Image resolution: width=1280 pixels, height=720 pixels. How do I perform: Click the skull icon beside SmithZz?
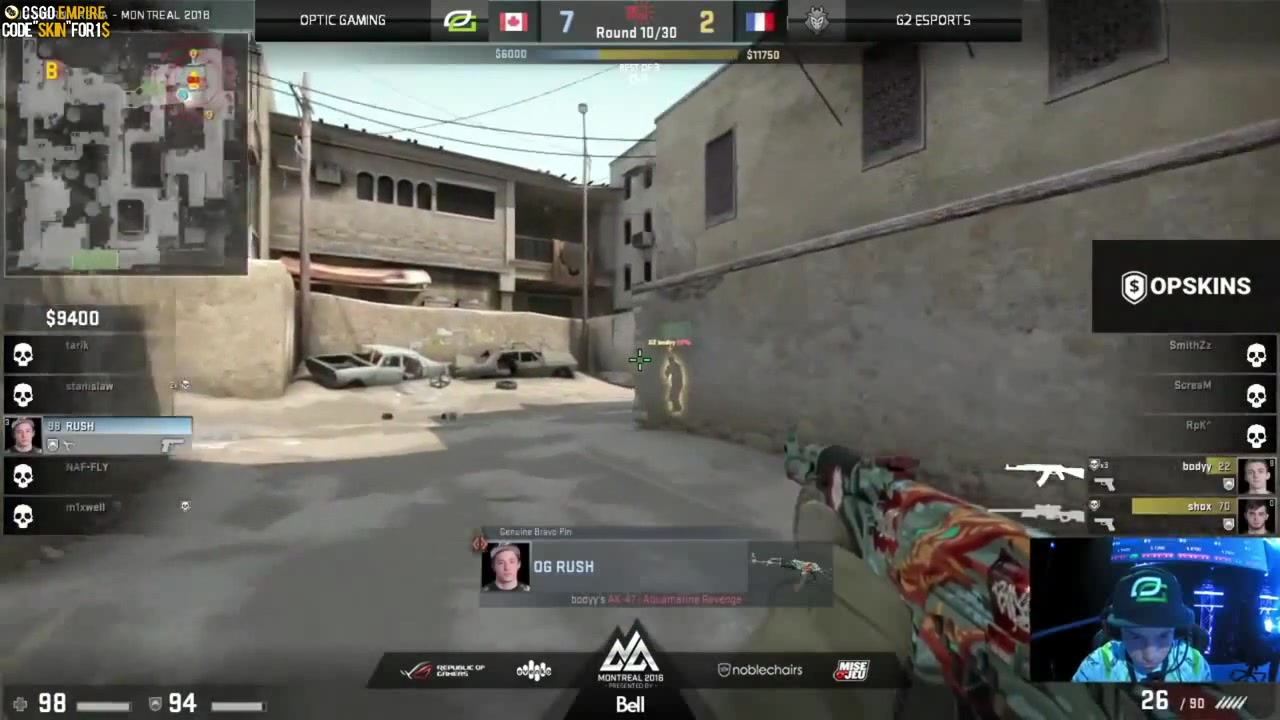[1256, 353]
